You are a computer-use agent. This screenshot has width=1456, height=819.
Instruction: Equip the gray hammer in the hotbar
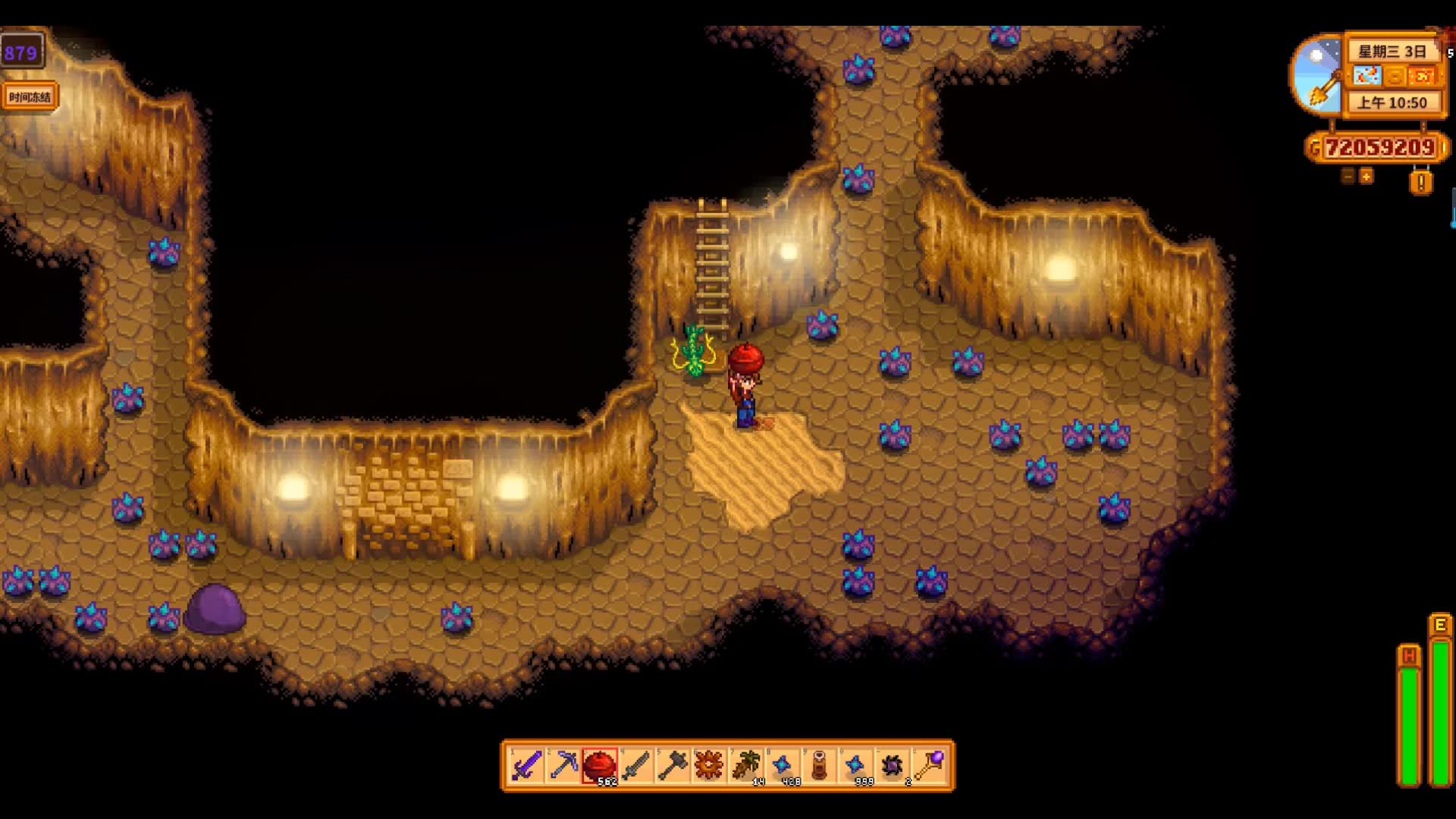point(672,766)
